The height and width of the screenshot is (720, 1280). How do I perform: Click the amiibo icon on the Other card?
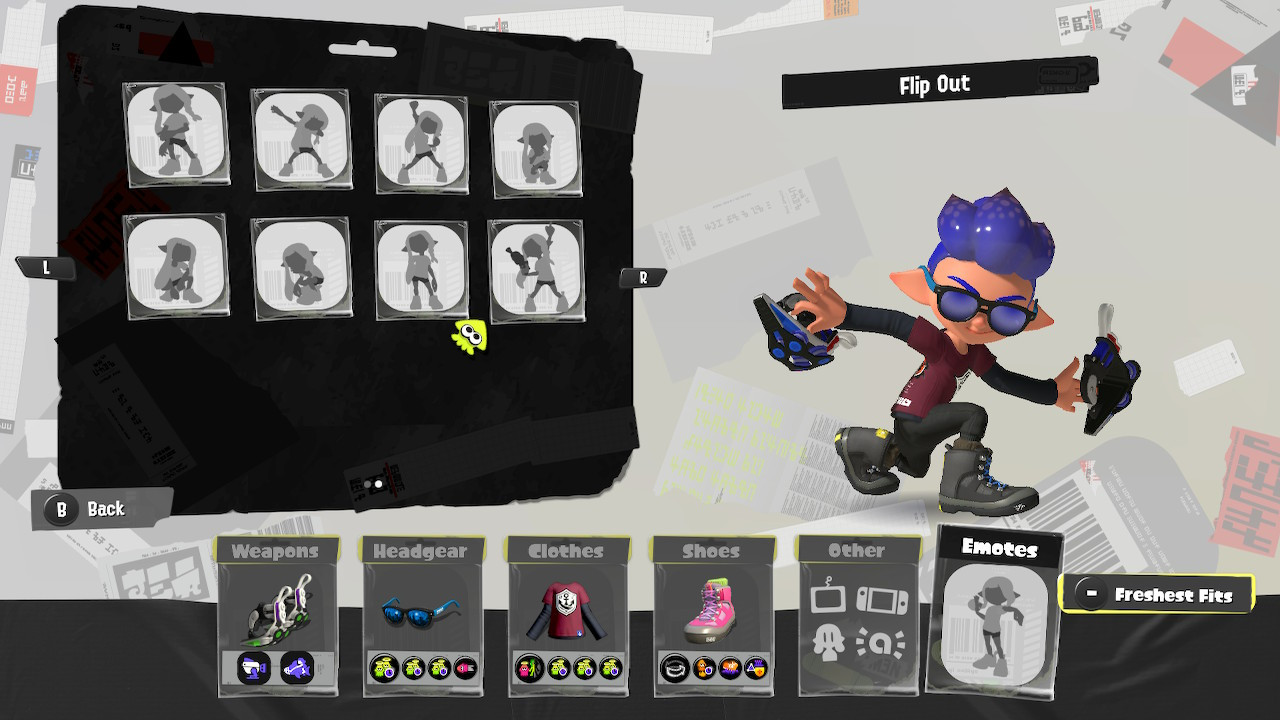pos(880,641)
